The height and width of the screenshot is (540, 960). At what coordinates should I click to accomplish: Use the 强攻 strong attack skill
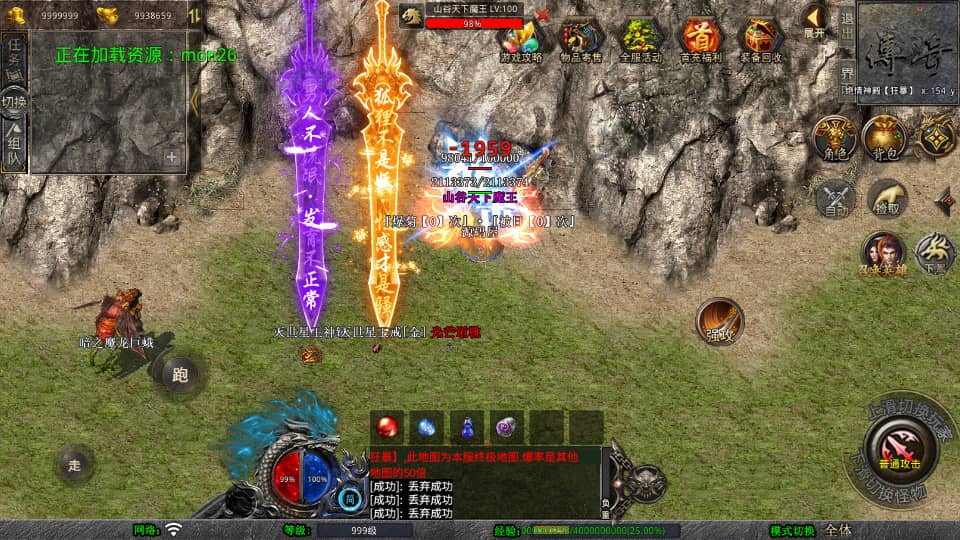click(719, 322)
